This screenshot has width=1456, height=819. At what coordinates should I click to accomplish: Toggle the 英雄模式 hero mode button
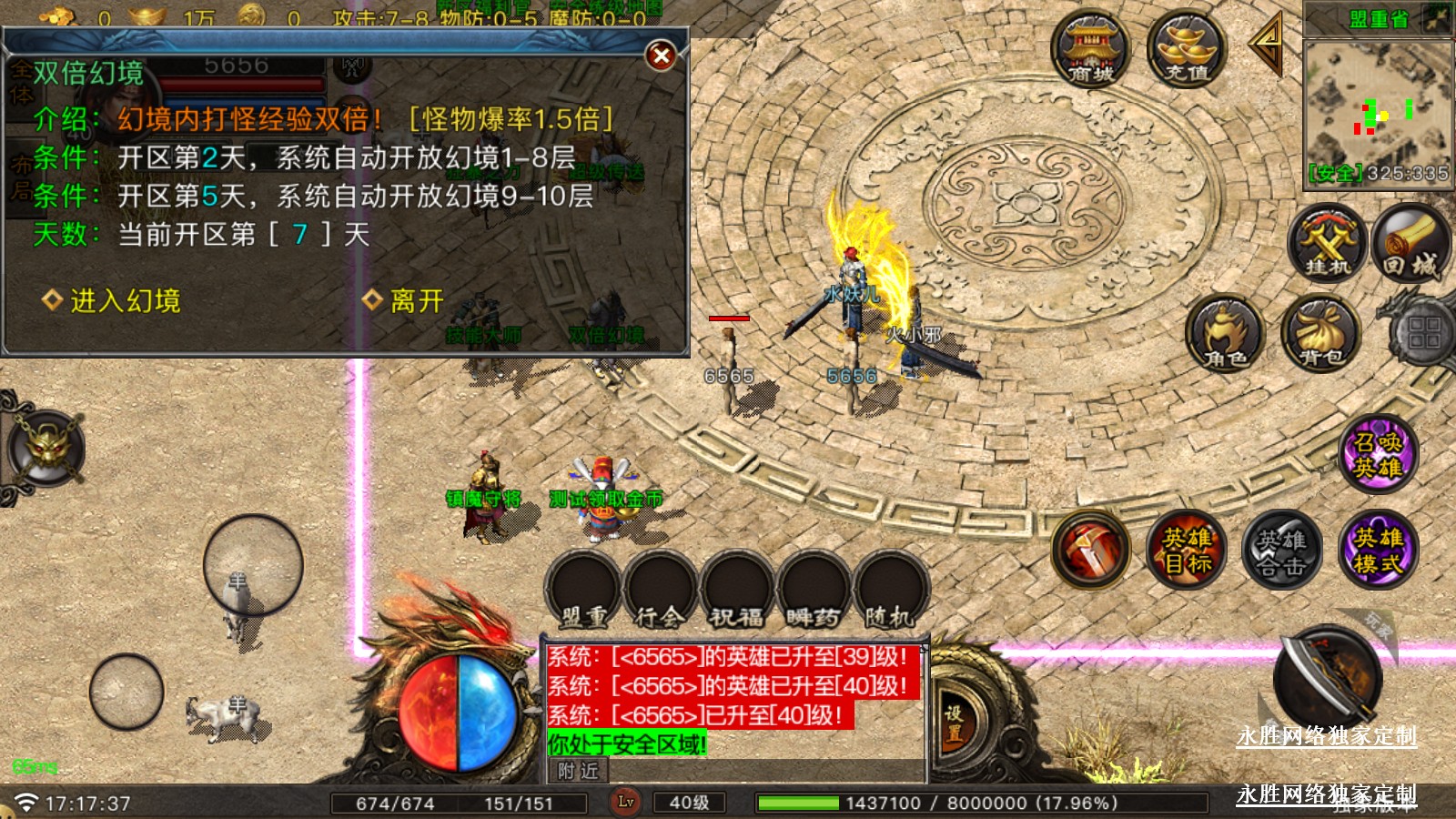(x=1377, y=550)
